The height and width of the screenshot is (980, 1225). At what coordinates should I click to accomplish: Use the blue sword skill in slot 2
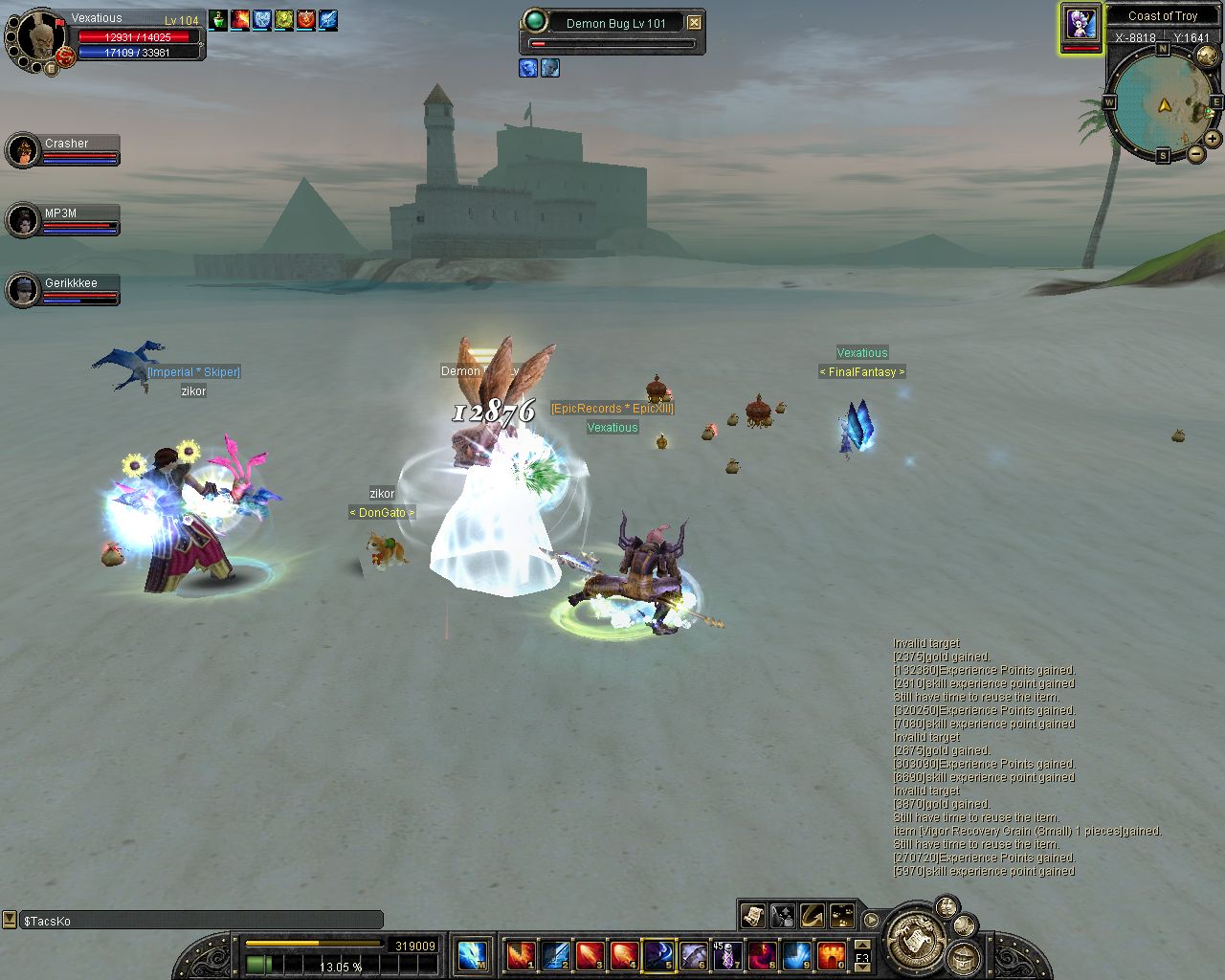tap(555, 955)
